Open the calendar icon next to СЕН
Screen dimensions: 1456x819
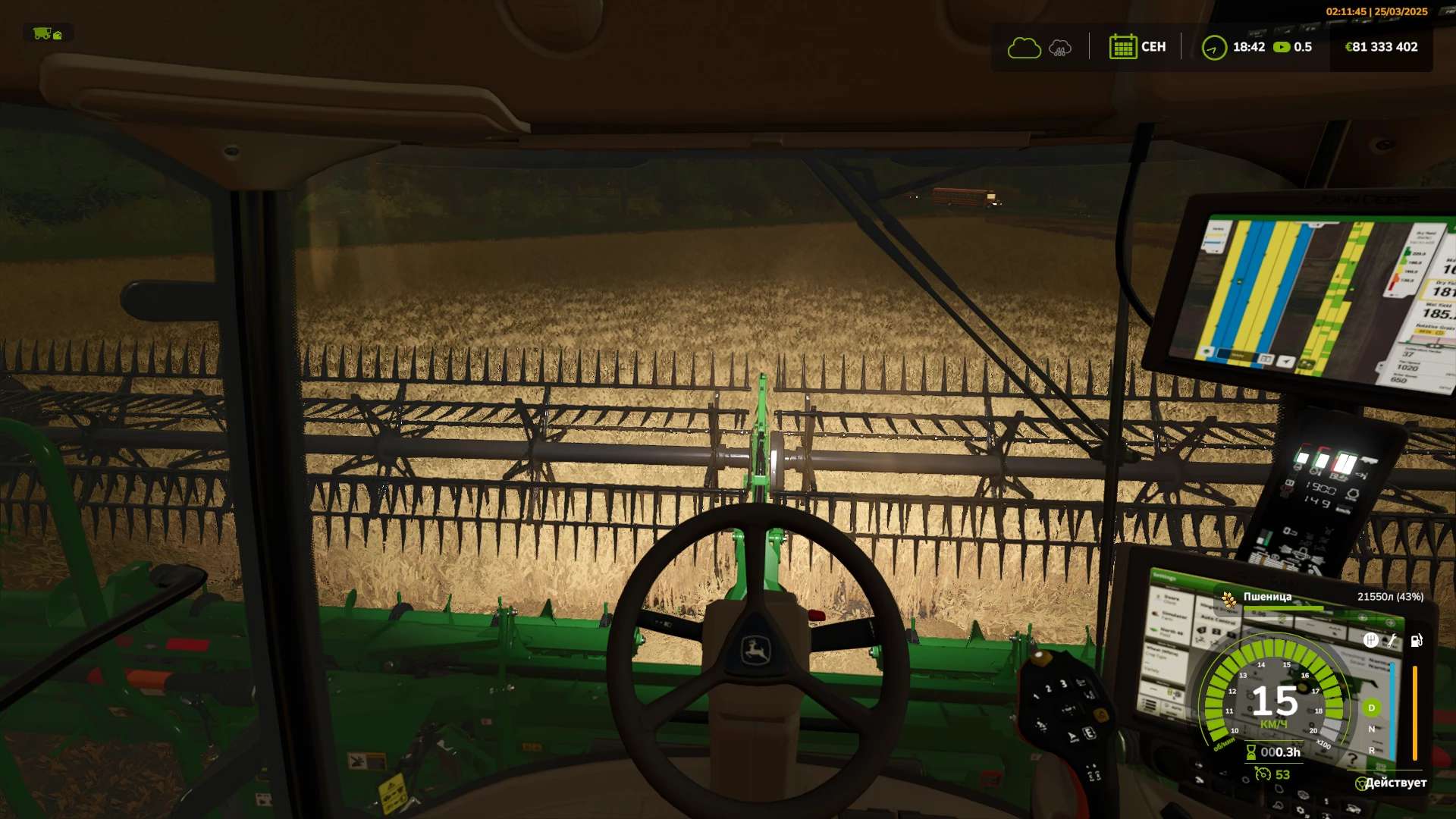1122,47
